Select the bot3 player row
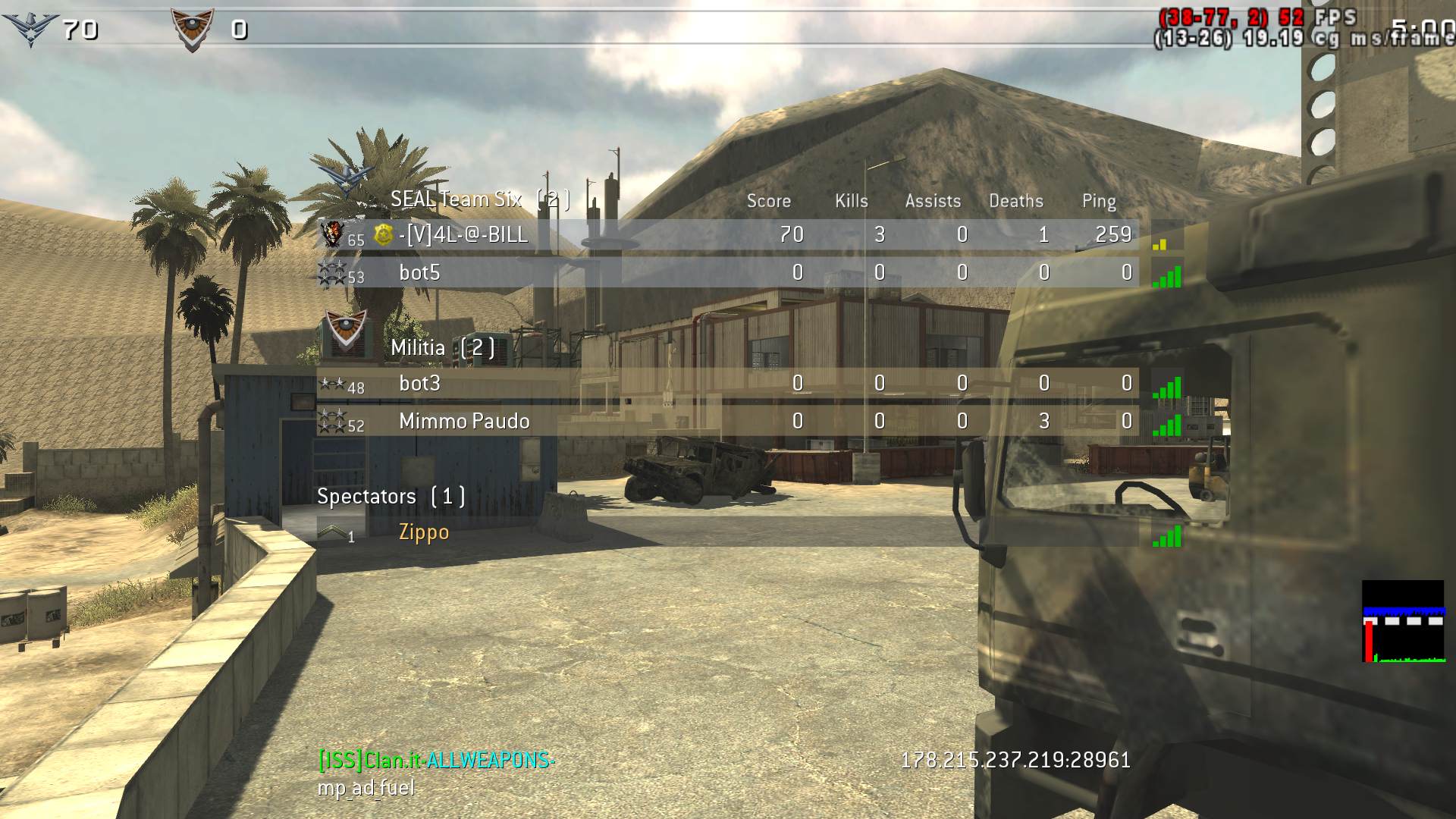The image size is (1456, 819). (x=419, y=384)
